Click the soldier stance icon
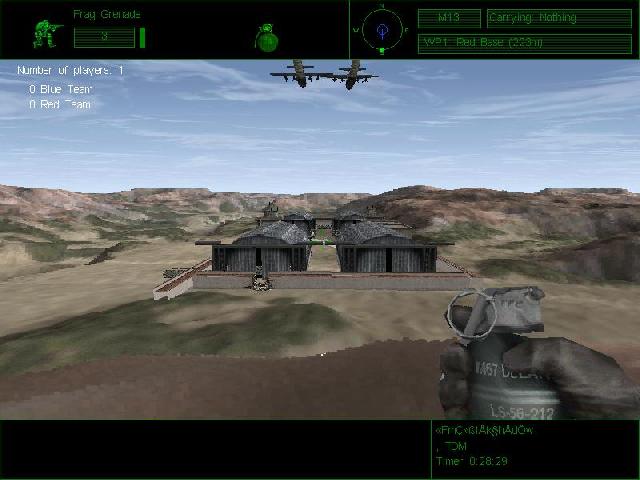The height and width of the screenshot is (480, 640). pyautogui.click(x=46, y=33)
